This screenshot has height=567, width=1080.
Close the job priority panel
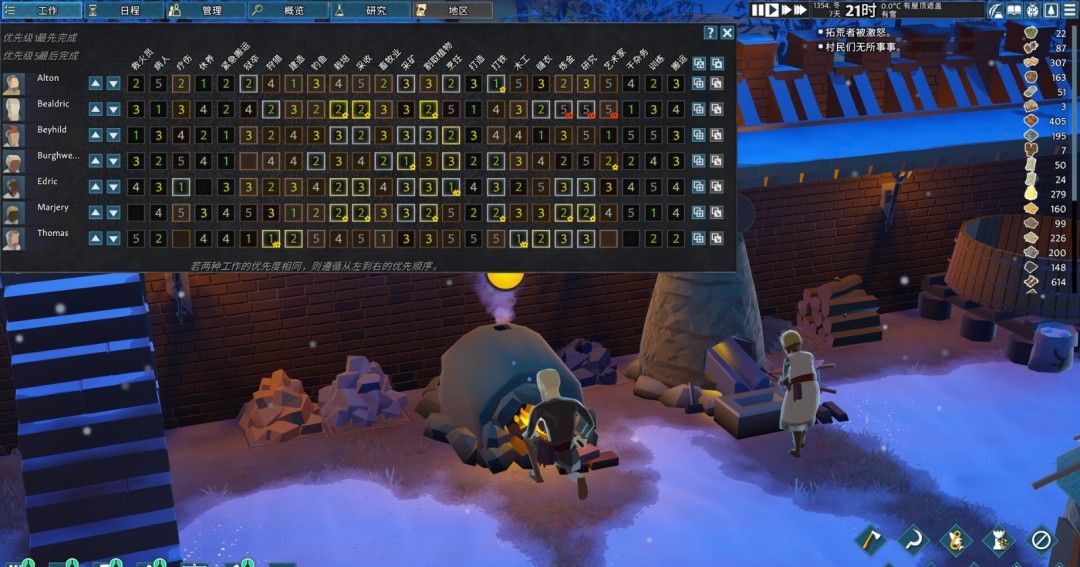click(x=727, y=33)
